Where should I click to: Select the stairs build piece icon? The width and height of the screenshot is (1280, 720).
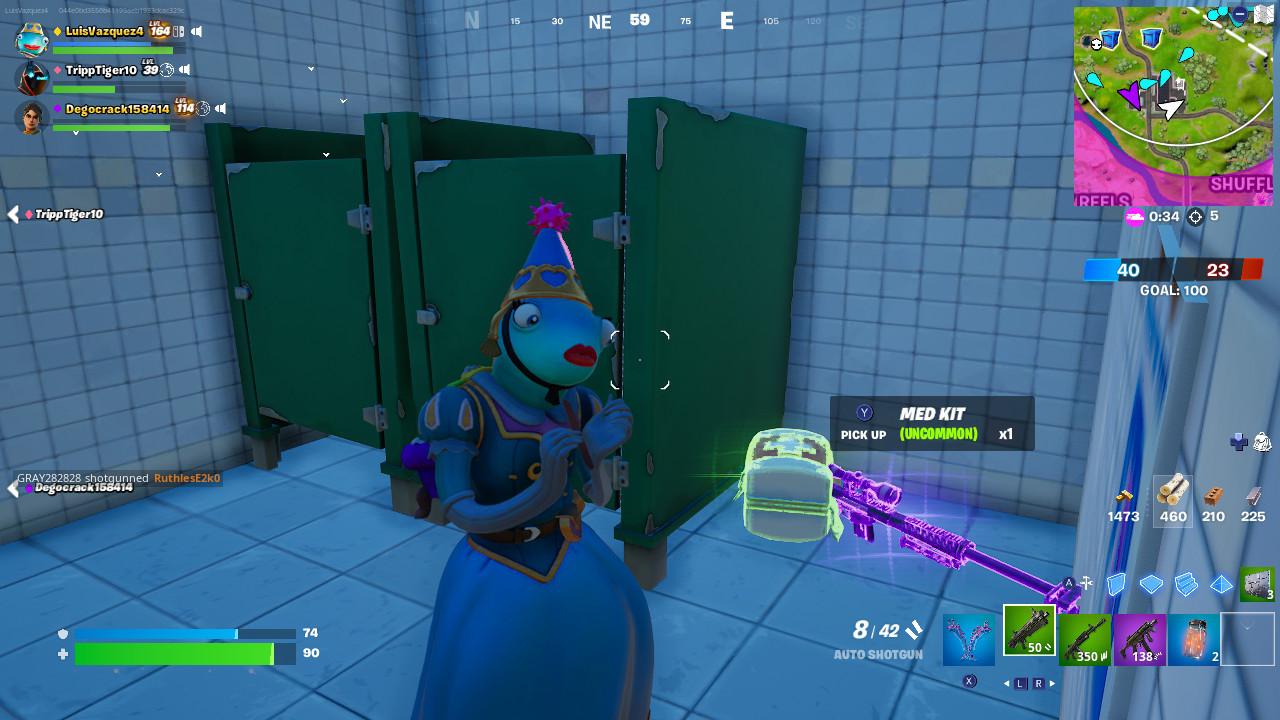click(x=1186, y=585)
